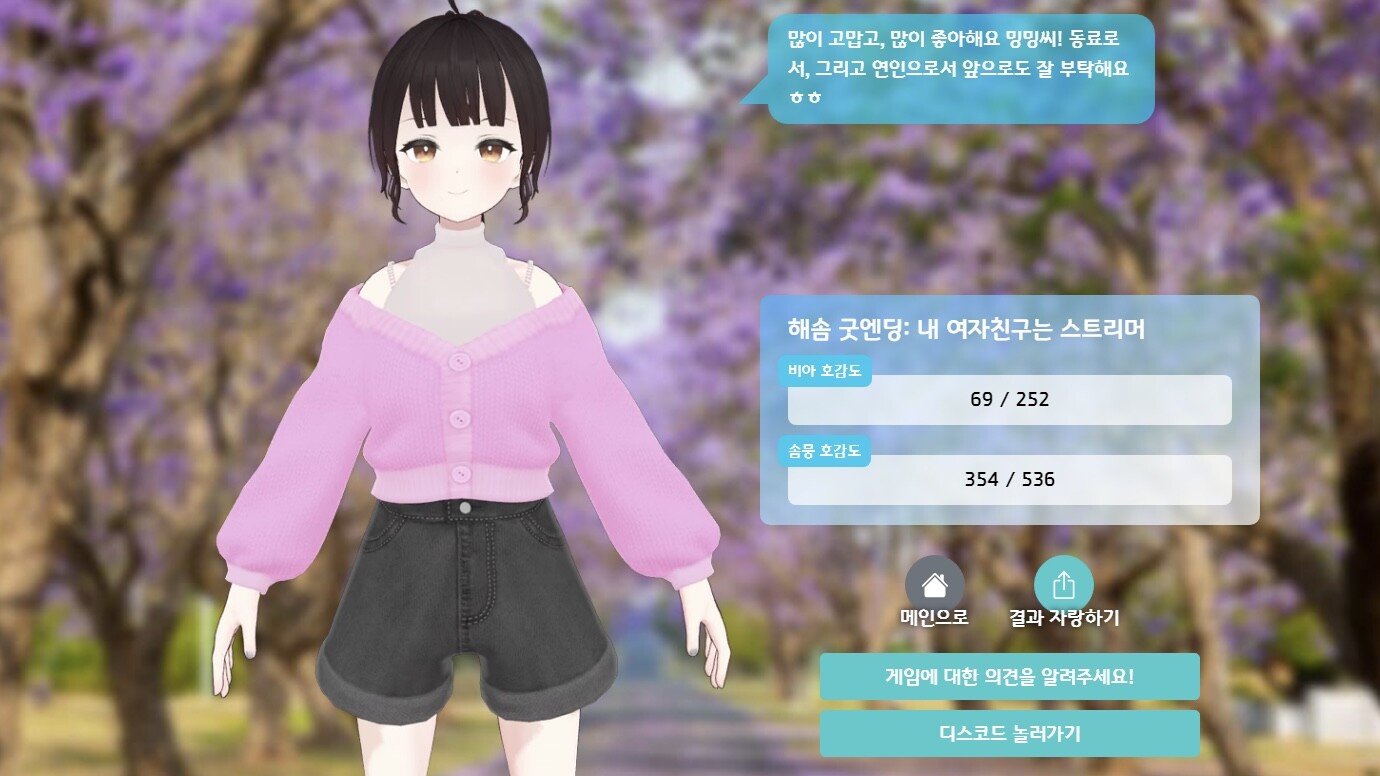Screen dimensions: 1380x776
Task: Return to main via the home icon
Action: (934, 585)
